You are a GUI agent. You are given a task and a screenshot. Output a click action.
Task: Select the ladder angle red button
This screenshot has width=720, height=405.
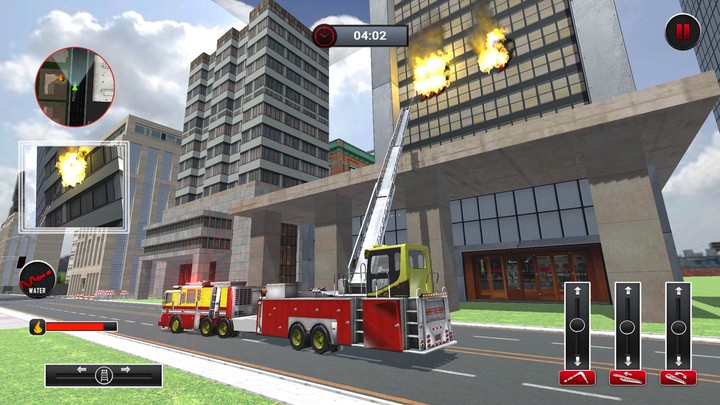(x=577, y=377)
